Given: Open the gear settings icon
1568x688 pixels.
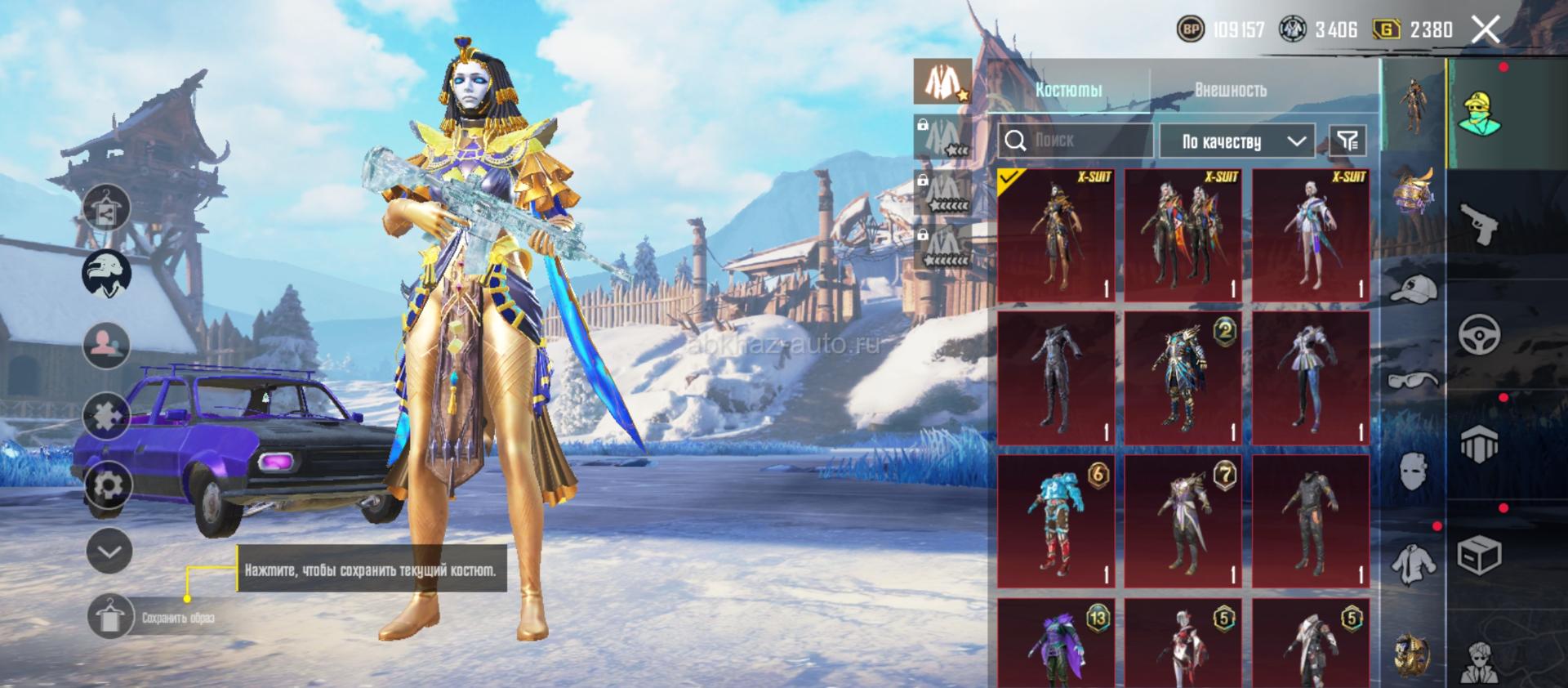Looking at the screenshot, I should [108, 485].
